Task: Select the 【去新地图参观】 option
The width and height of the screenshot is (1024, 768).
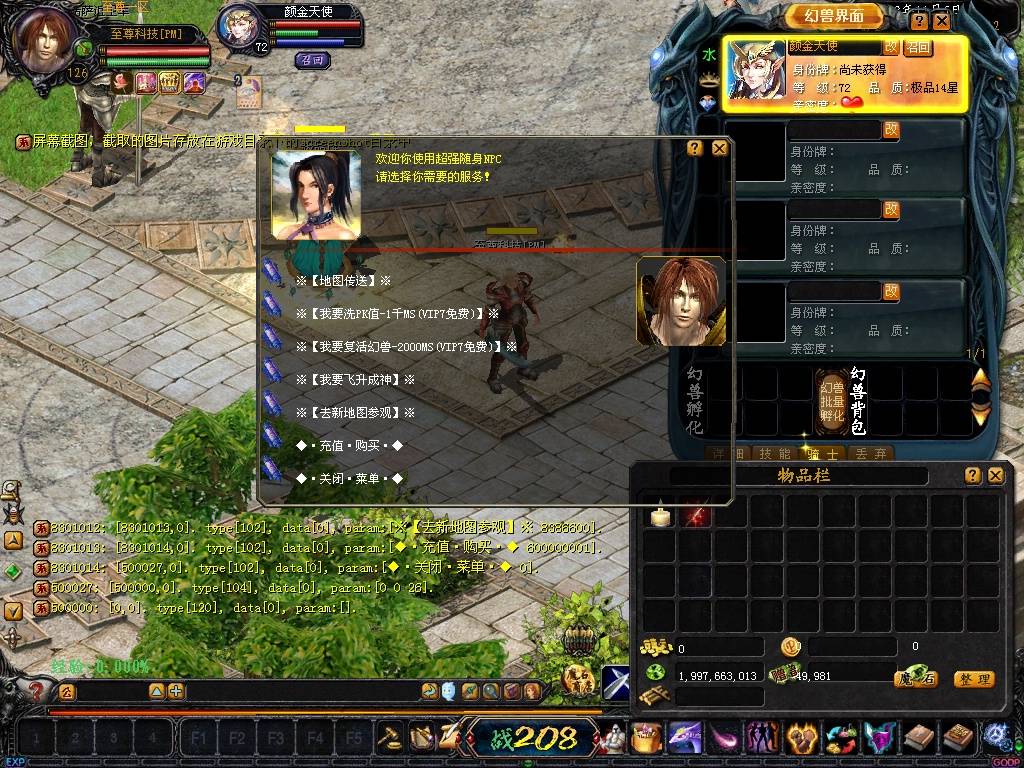Action: point(355,413)
